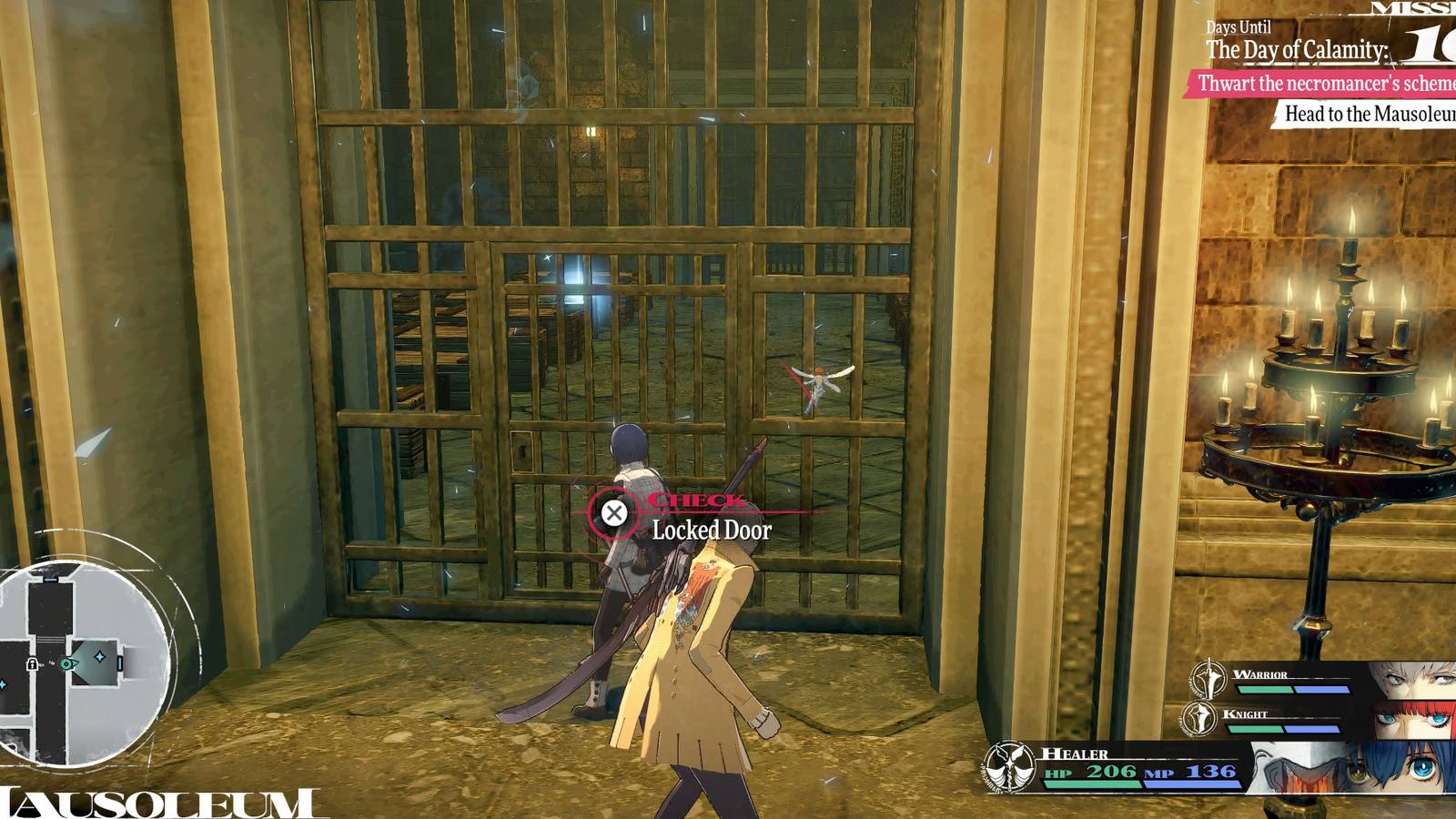The height and width of the screenshot is (819, 1456).
Task: Click the Knight MP bar
Action: click(1310, 728)
